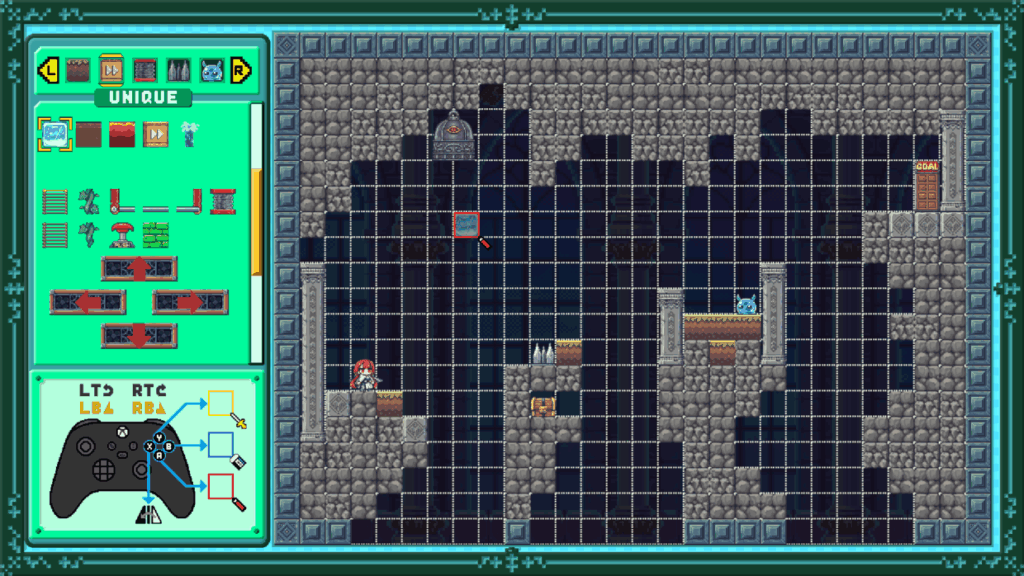Switch to the spikes hazard category tab
The image size is (1024, 576).
point(178,70)
